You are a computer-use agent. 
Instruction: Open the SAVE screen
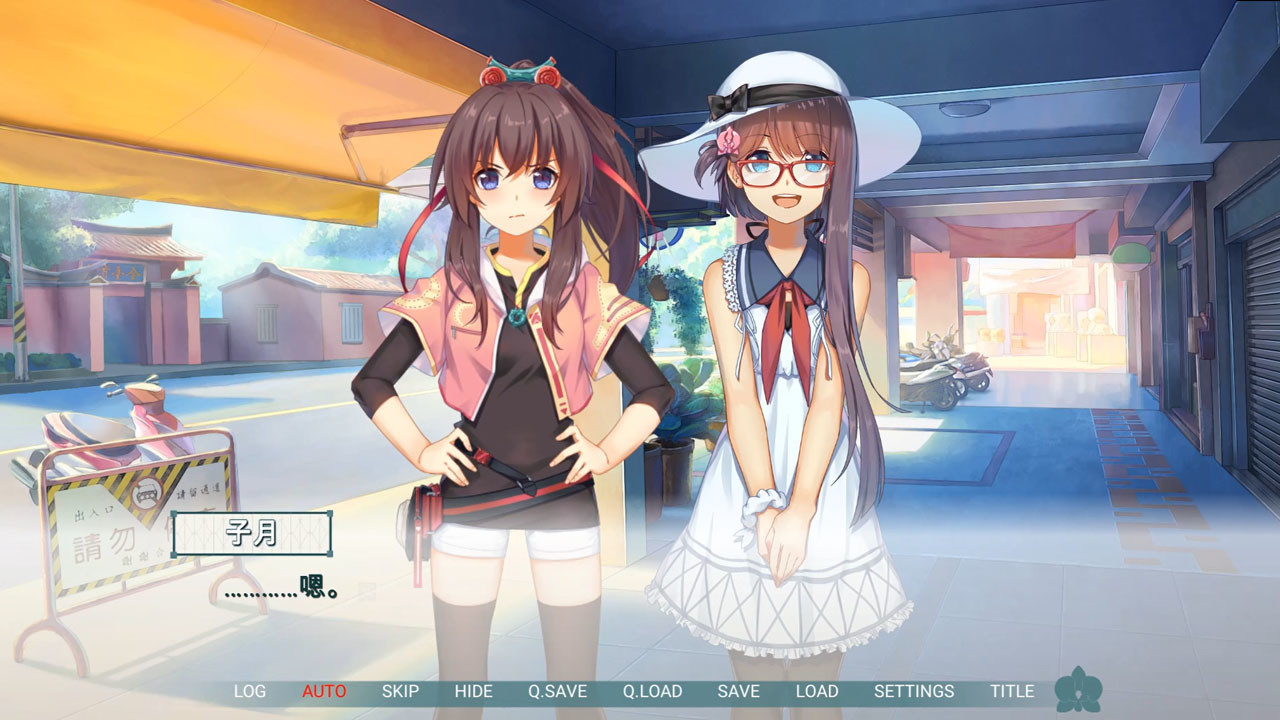(x=740, y=691)
